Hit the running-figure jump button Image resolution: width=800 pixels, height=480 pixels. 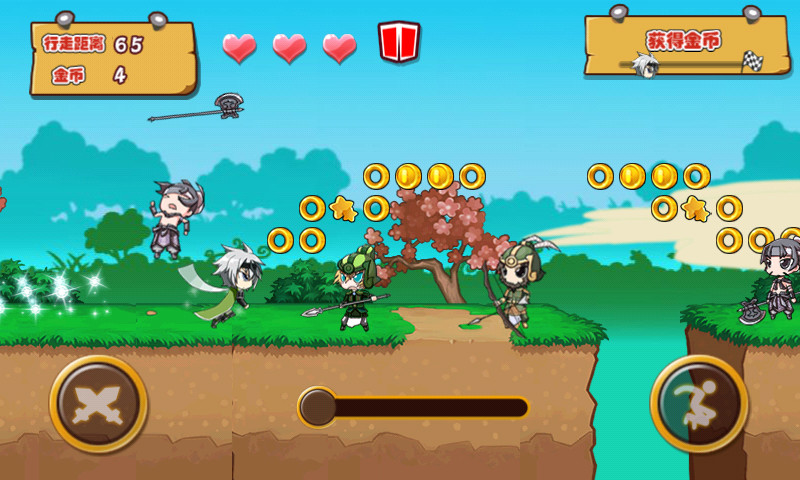pyautogui.click(x=699, y=404)
